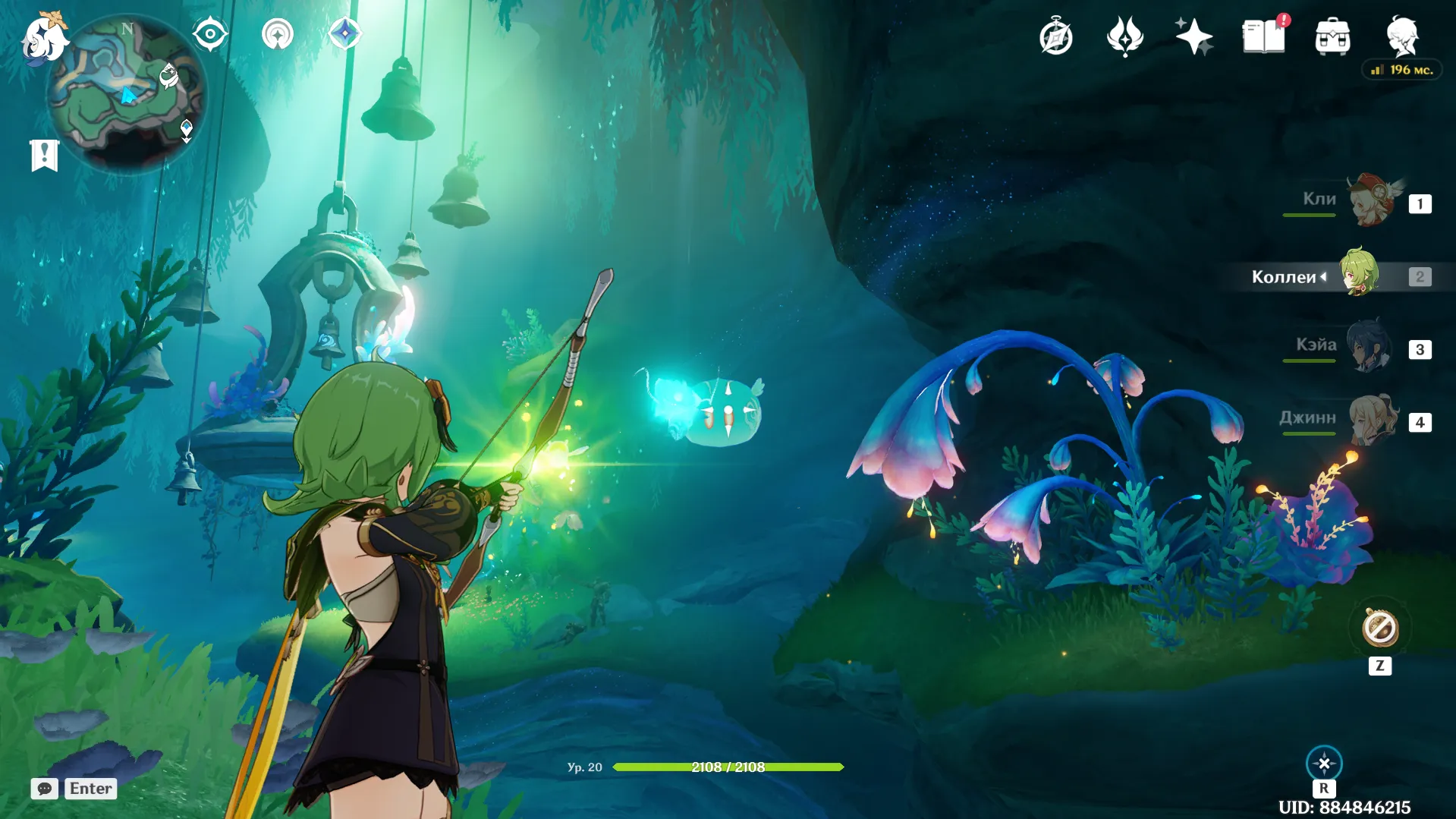Open the compass adventure icon
Image resolution: width=1456 pixels, height=819 pixels.
[x=1055, y=37]
